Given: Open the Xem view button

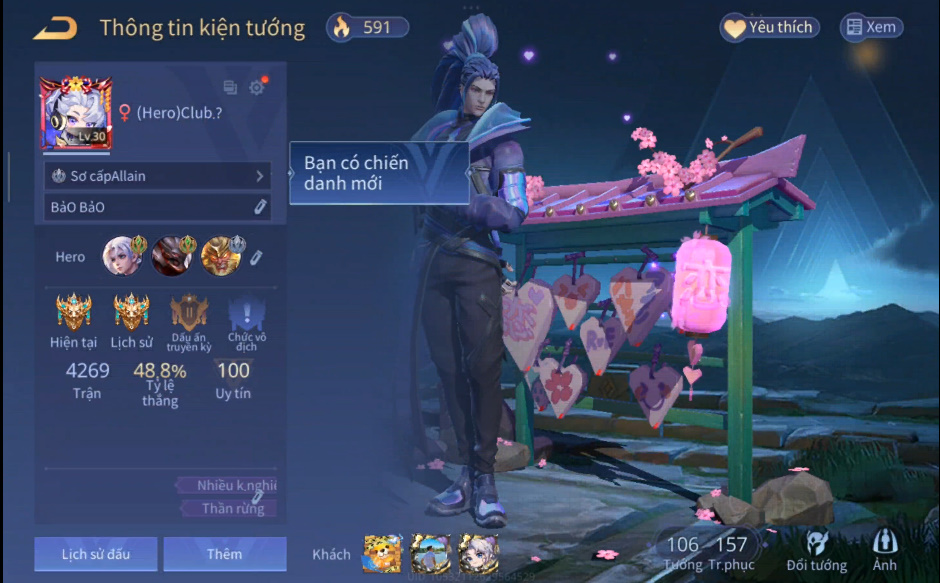Looking at the screenshot, I should click(x=871, y=28).
